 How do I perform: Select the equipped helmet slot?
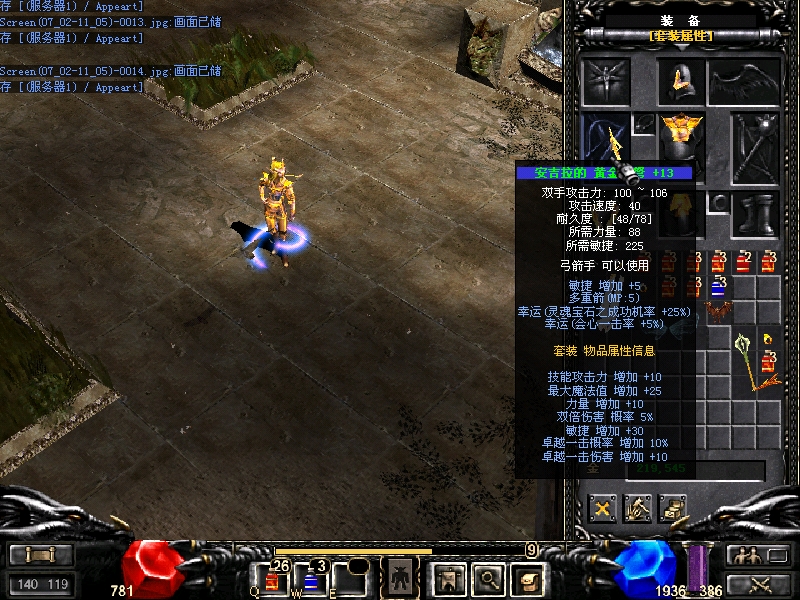point(682,81)
